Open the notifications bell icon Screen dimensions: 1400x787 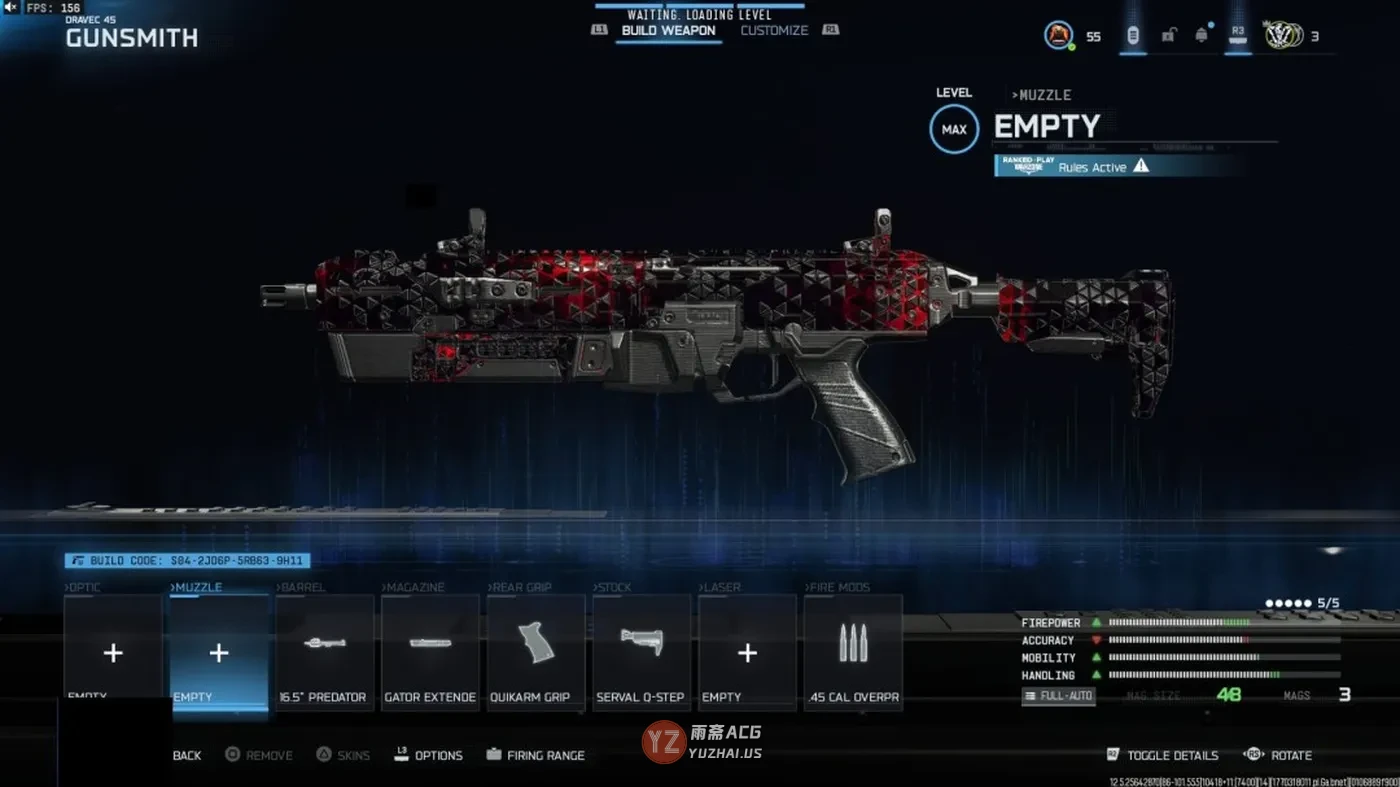pyautogui.click(x=1201, y=35)
